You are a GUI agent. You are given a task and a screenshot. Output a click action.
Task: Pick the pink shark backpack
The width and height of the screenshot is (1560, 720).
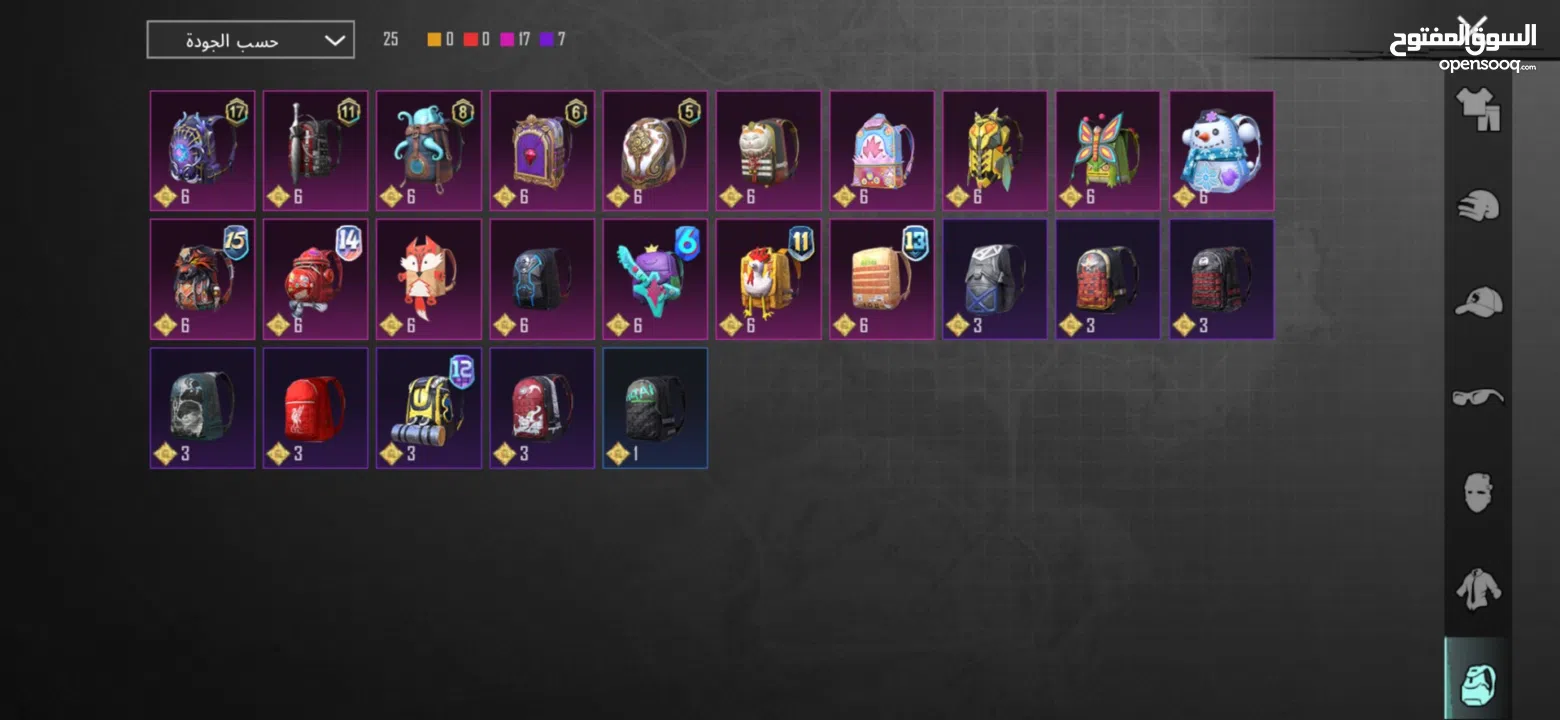coord(881,151)
